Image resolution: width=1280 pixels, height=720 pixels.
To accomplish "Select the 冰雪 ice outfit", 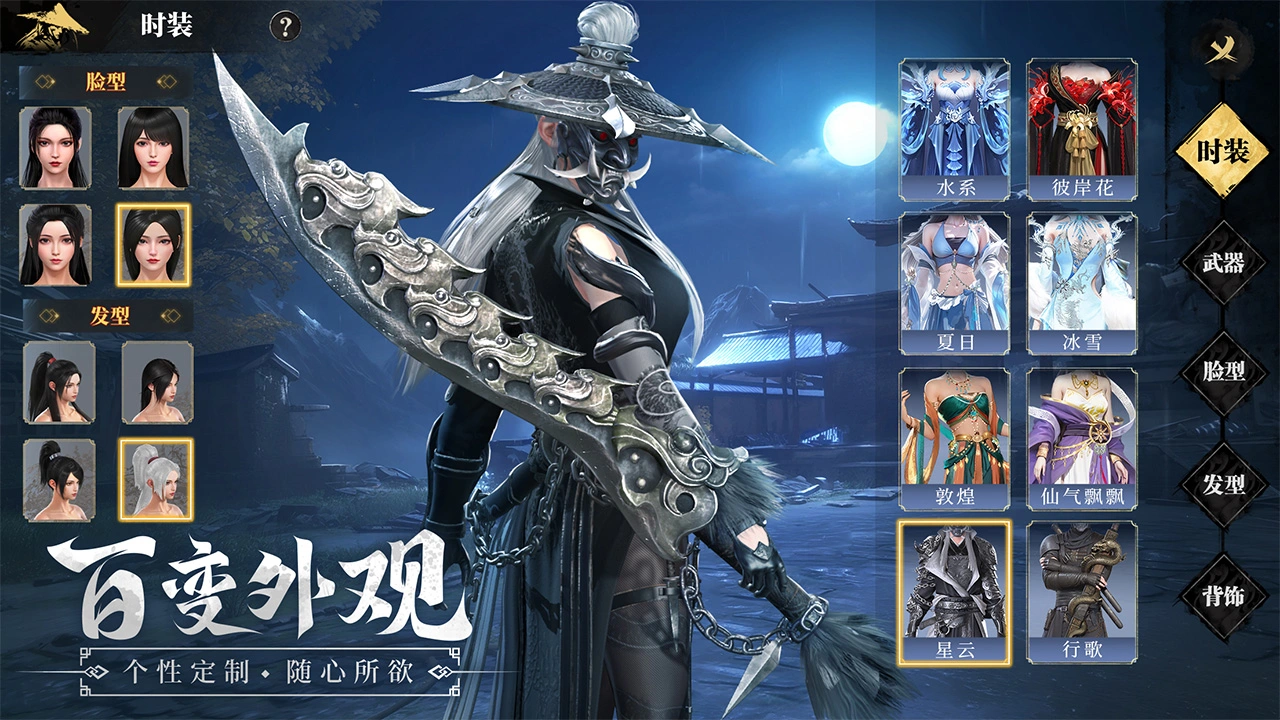I will coord(1082,284).
